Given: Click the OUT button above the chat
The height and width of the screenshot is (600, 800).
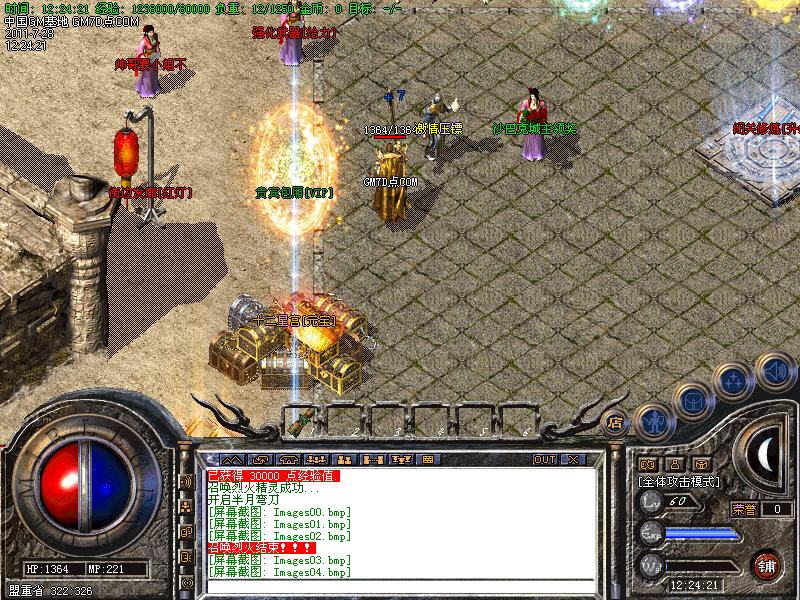Looking at the screenshot, I should click(x=545, y=459).
